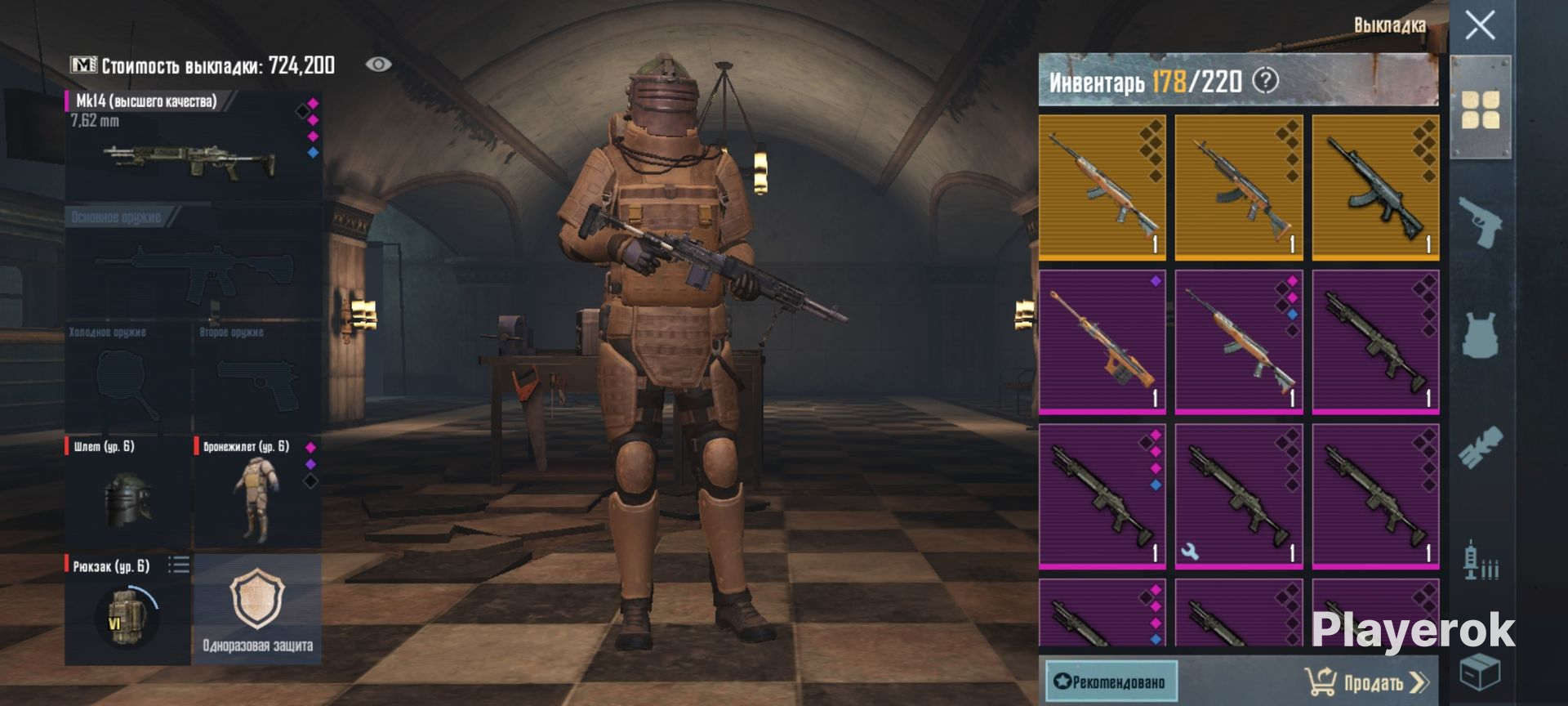This screenshot has width=1568, height=706.
Task: Choose the single-use protection slot
Action: 257,610
